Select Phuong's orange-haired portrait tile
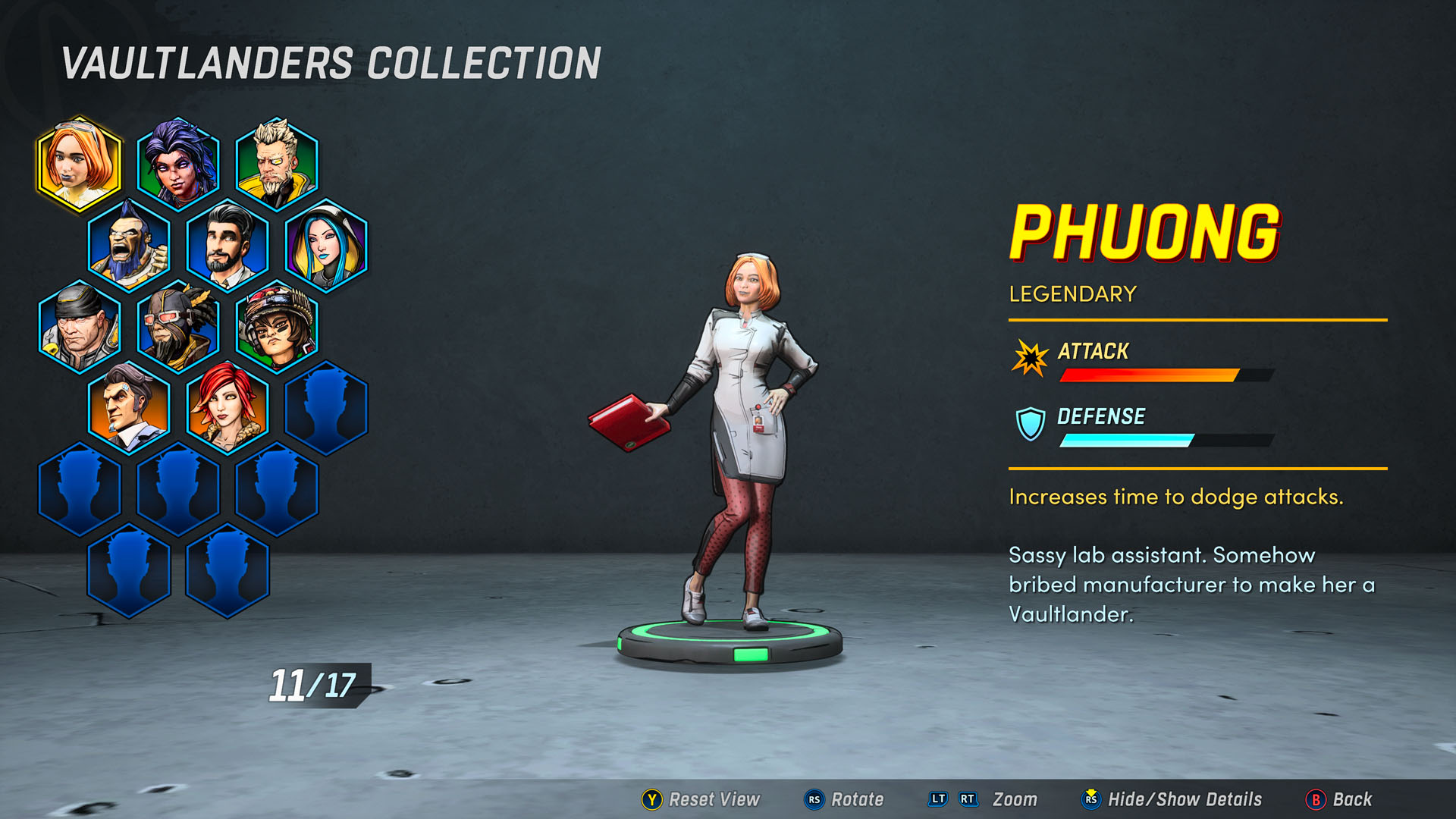 (x=80, y=164)
